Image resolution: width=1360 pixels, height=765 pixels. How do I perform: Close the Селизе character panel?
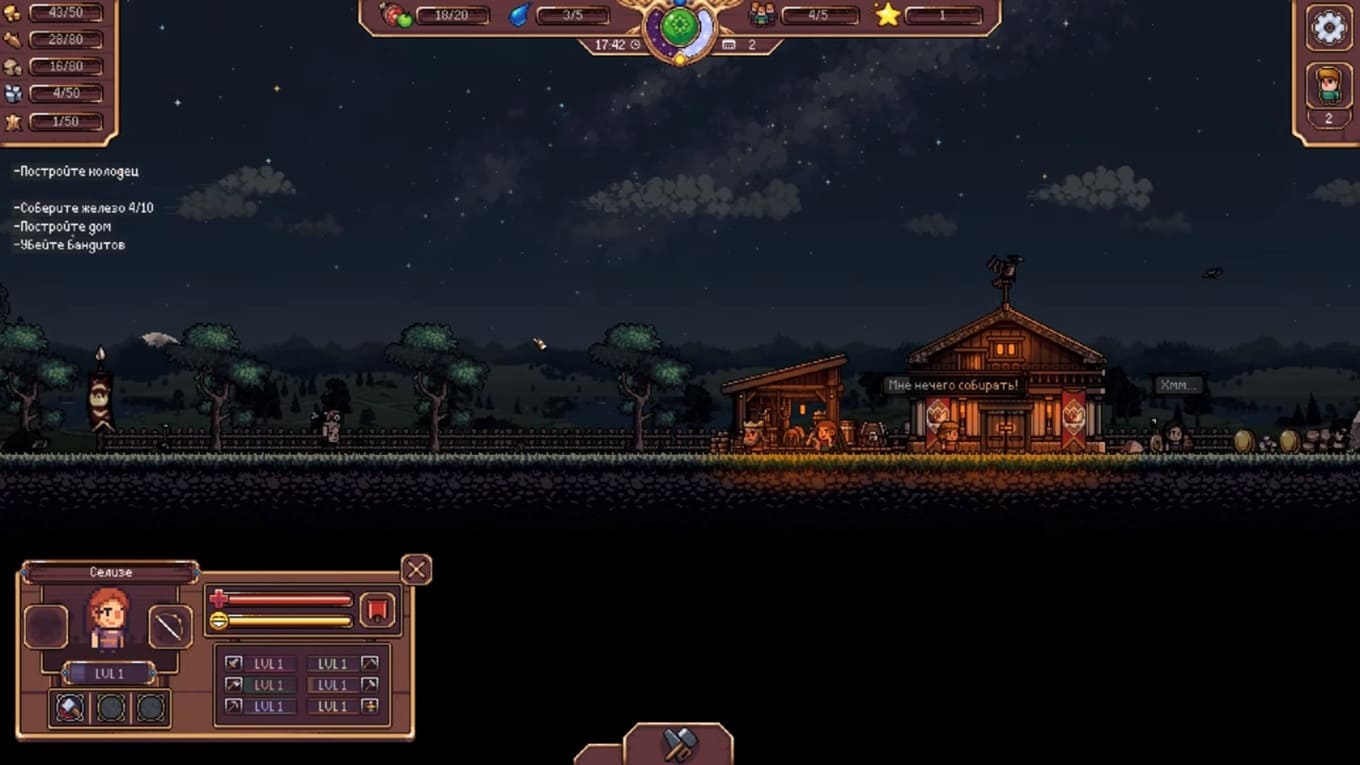pos(416,570)
